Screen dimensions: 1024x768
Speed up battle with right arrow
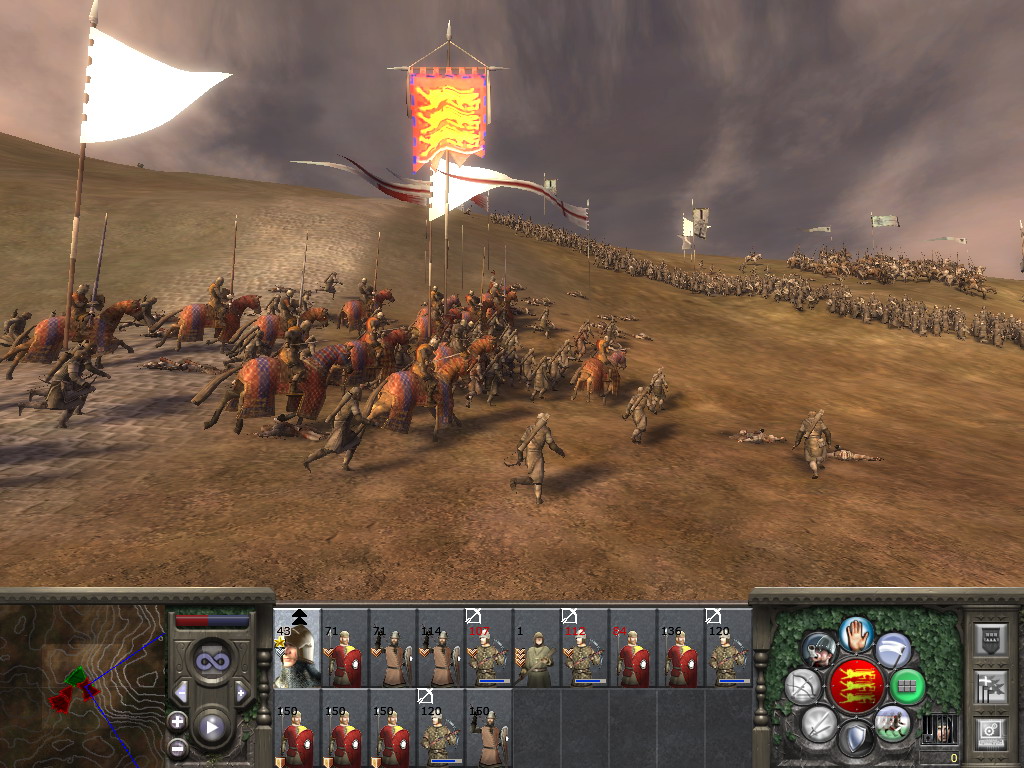241,692
